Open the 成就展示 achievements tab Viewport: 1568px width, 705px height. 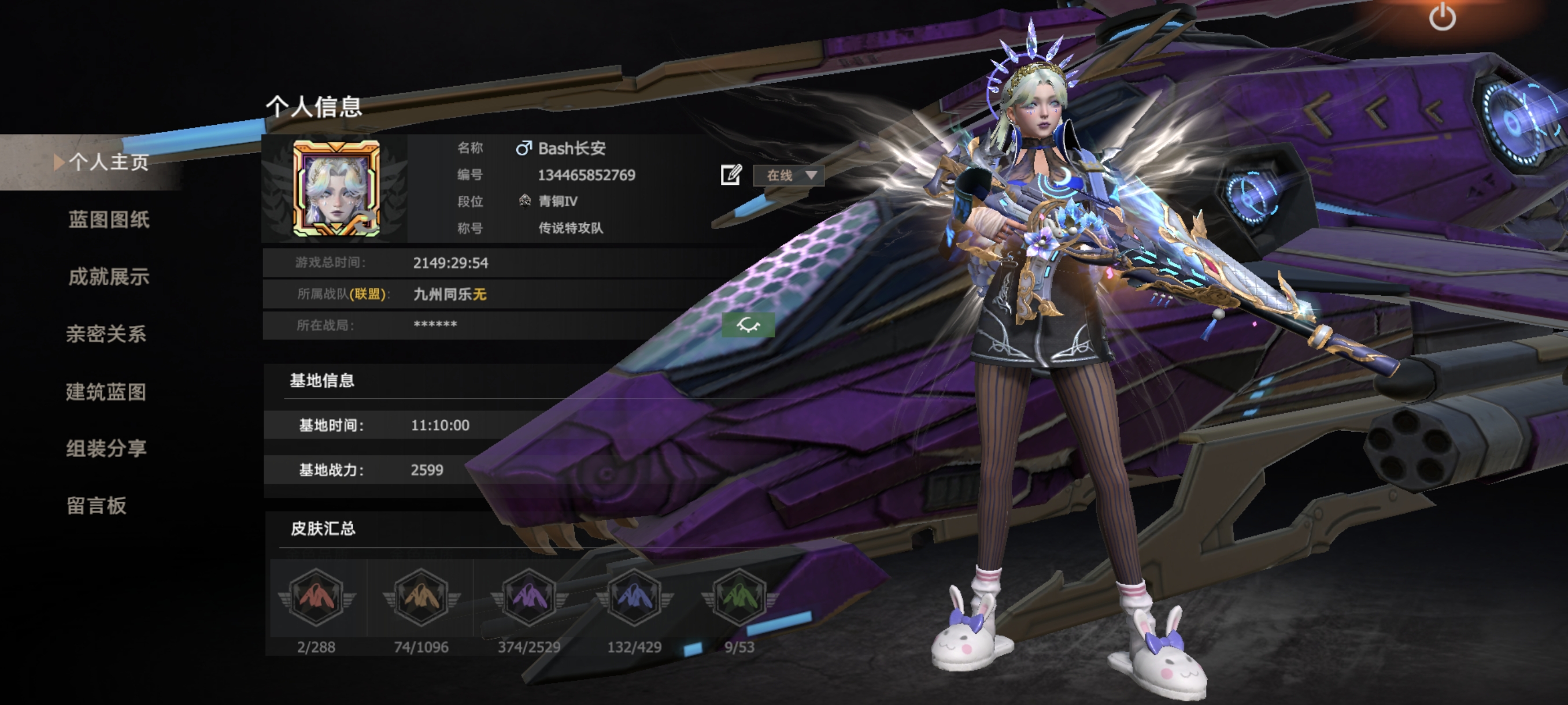pyautogui.click(x=108, y=277)
